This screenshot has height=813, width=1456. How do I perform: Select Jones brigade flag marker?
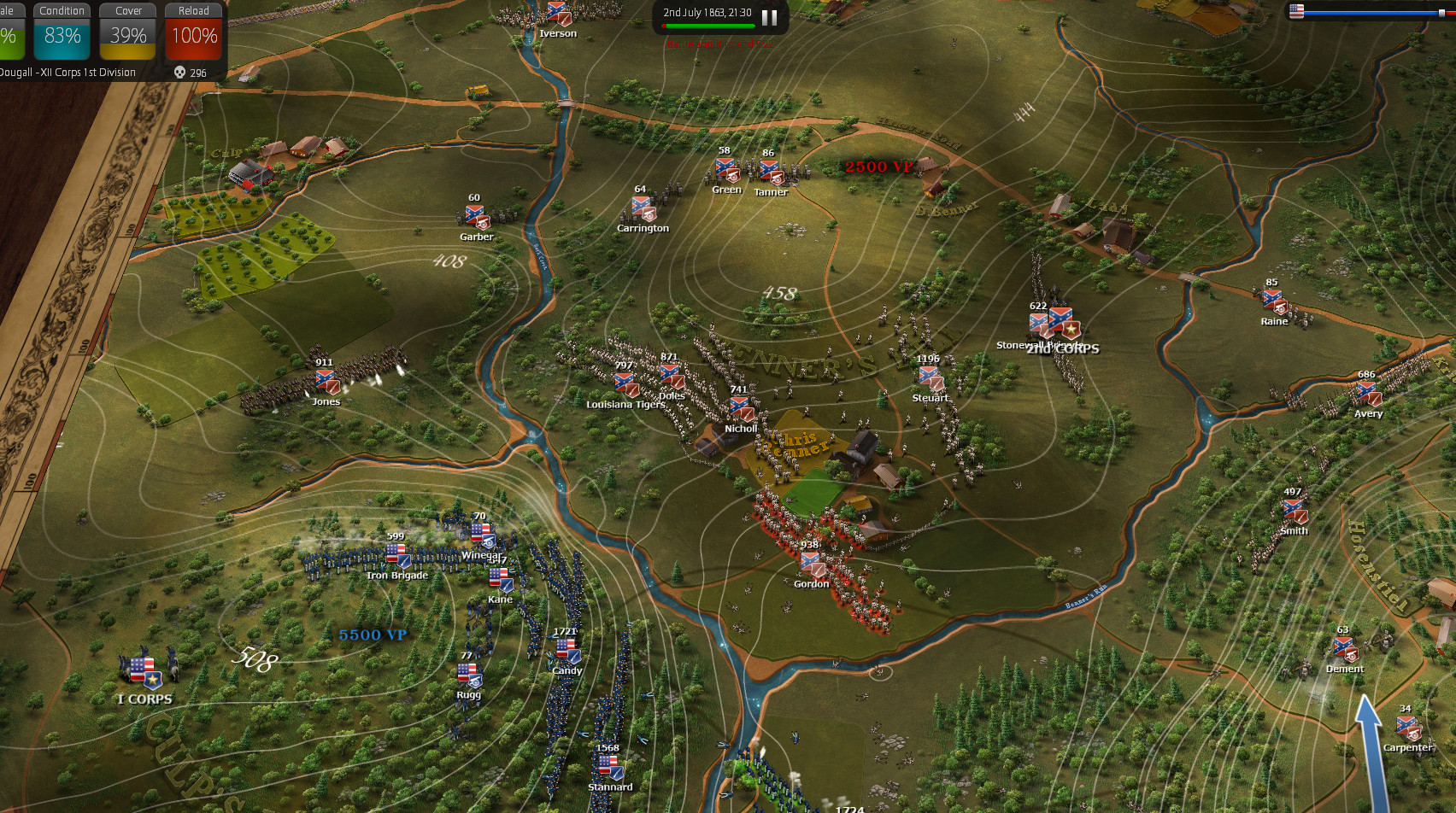coord(327,382)
